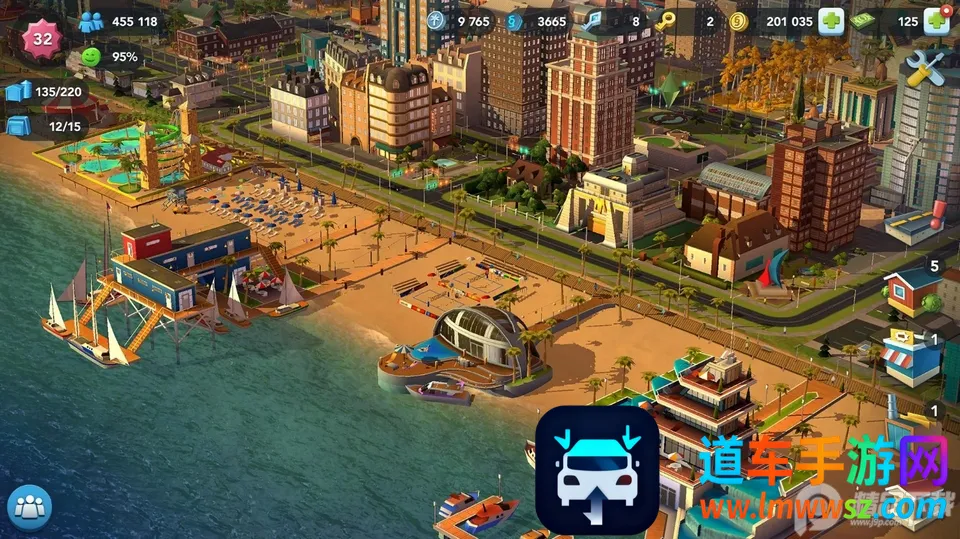Open the wrench and screwdriver build tools
Viewport: 960px width, 539px height.
[923, 68]
